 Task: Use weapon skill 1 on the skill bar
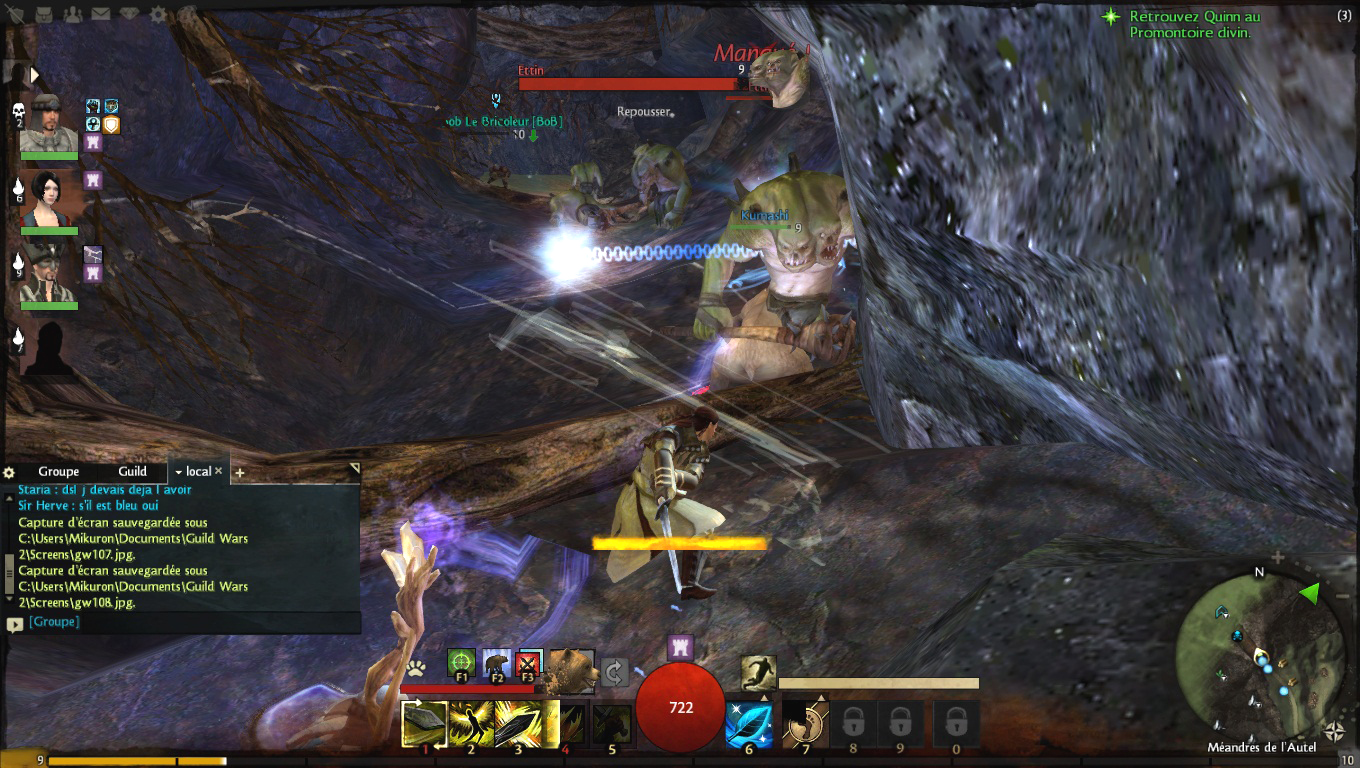coord(424,725)
